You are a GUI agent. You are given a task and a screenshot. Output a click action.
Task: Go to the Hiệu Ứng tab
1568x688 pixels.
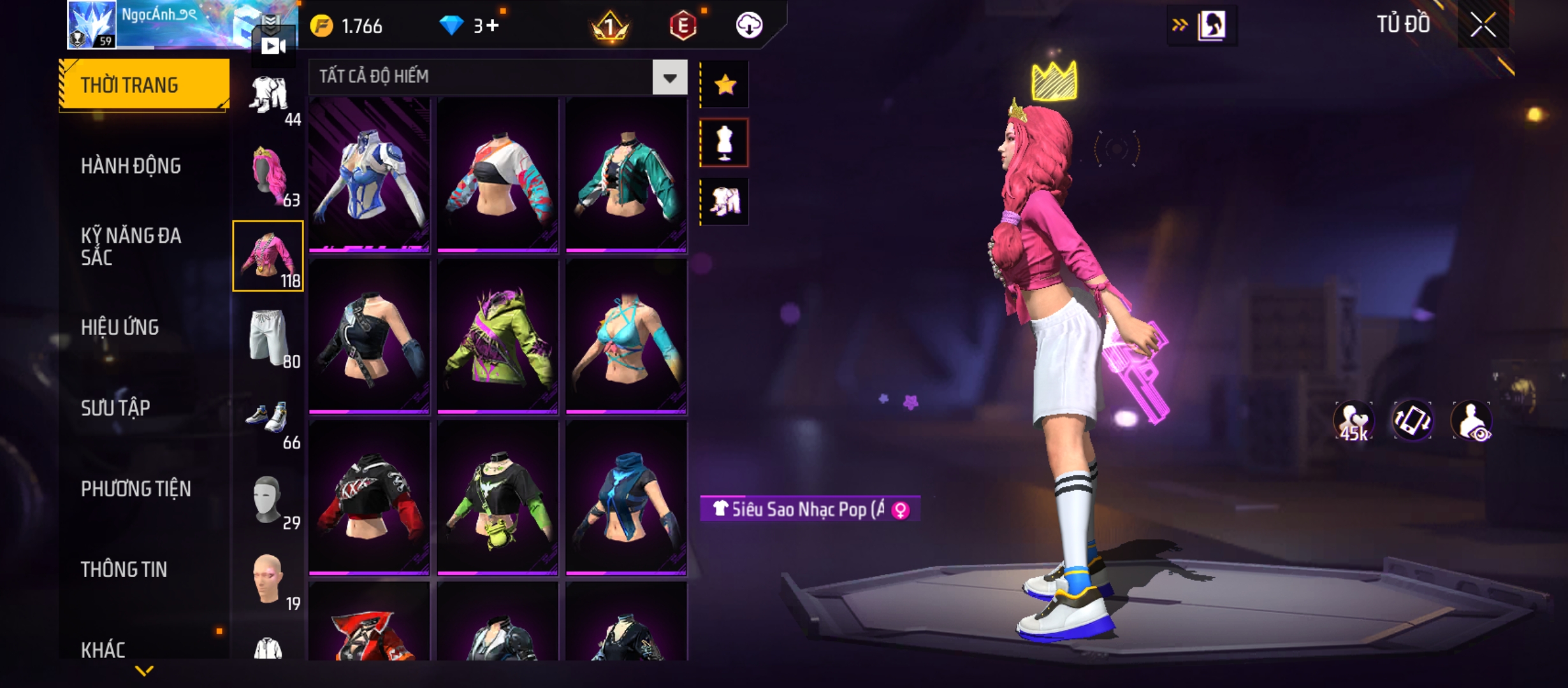[120, 327]
